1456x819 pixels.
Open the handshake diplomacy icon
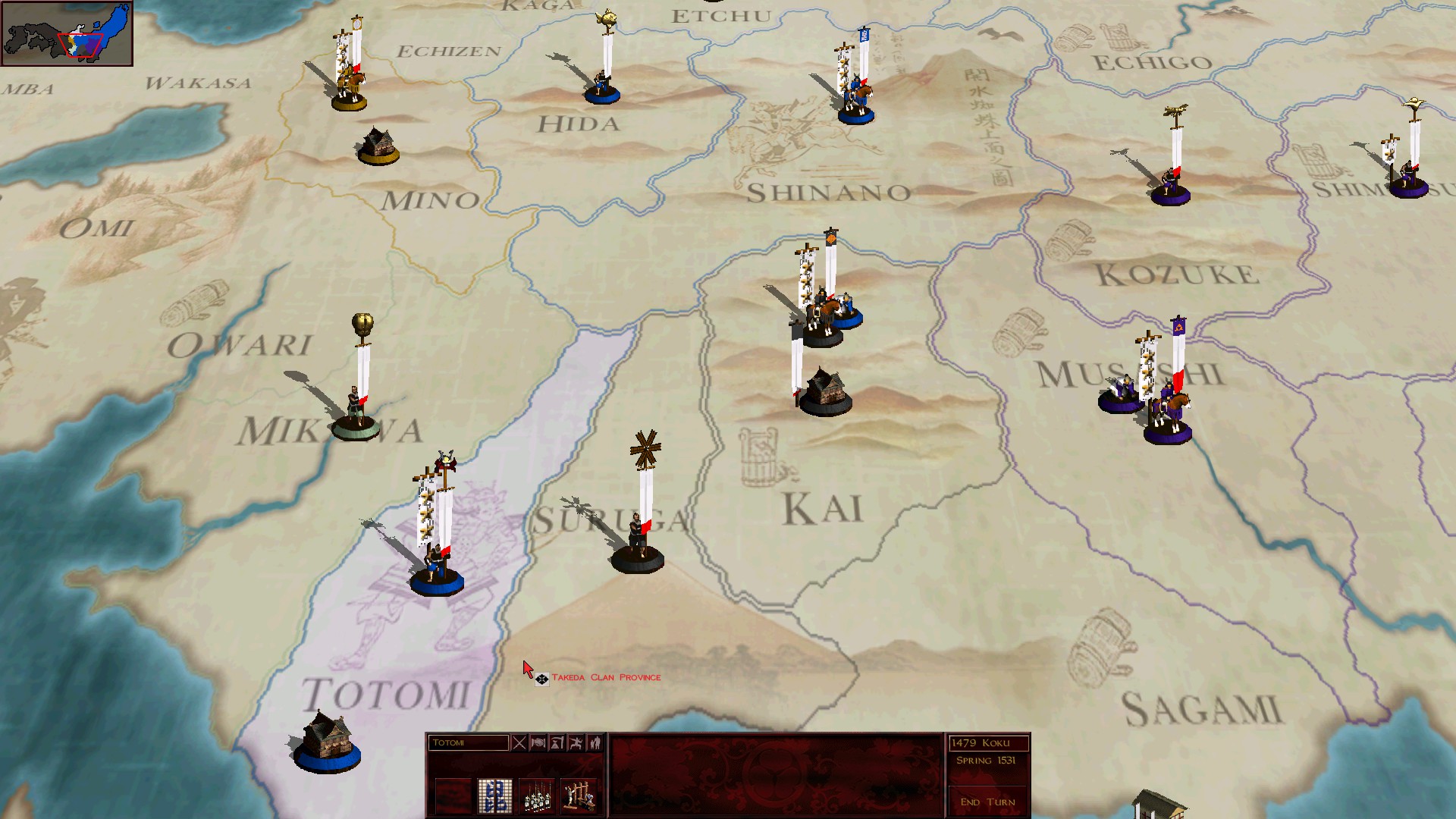pyautogui.click(x=538, y=743)
